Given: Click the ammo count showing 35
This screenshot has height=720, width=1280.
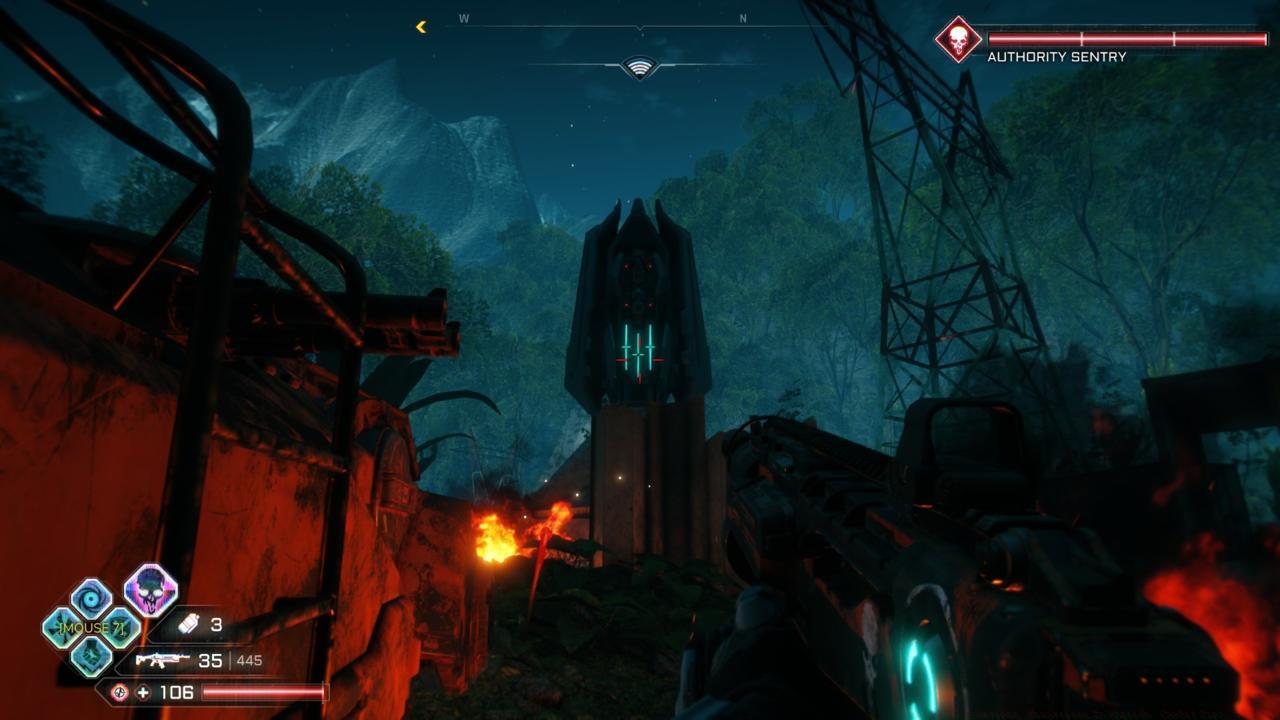Looking at the screenshot, I should click(x=212, y=661).
